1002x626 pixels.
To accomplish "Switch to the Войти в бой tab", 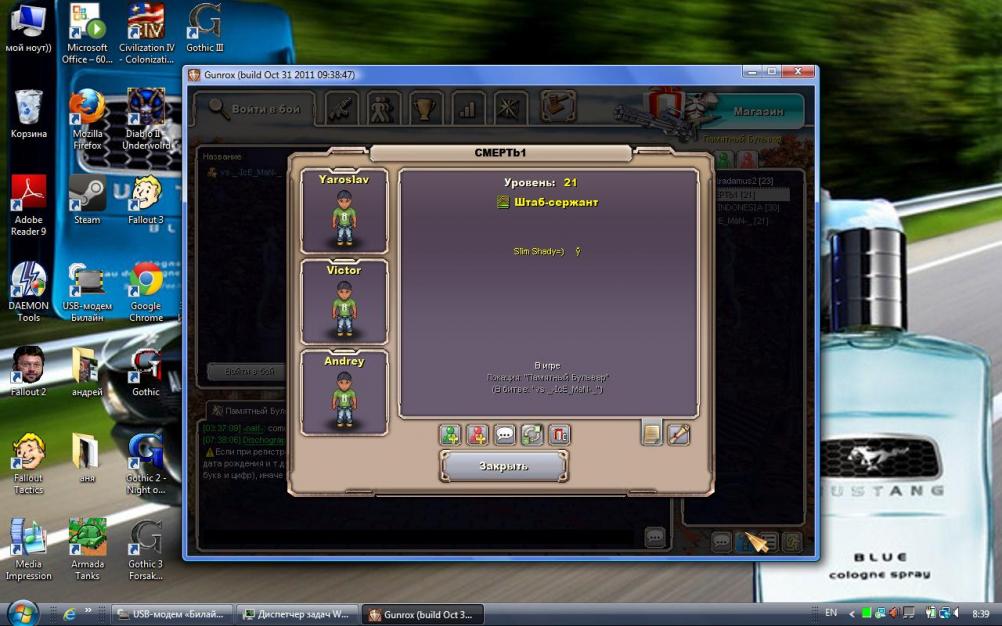I will click(254, 109).
